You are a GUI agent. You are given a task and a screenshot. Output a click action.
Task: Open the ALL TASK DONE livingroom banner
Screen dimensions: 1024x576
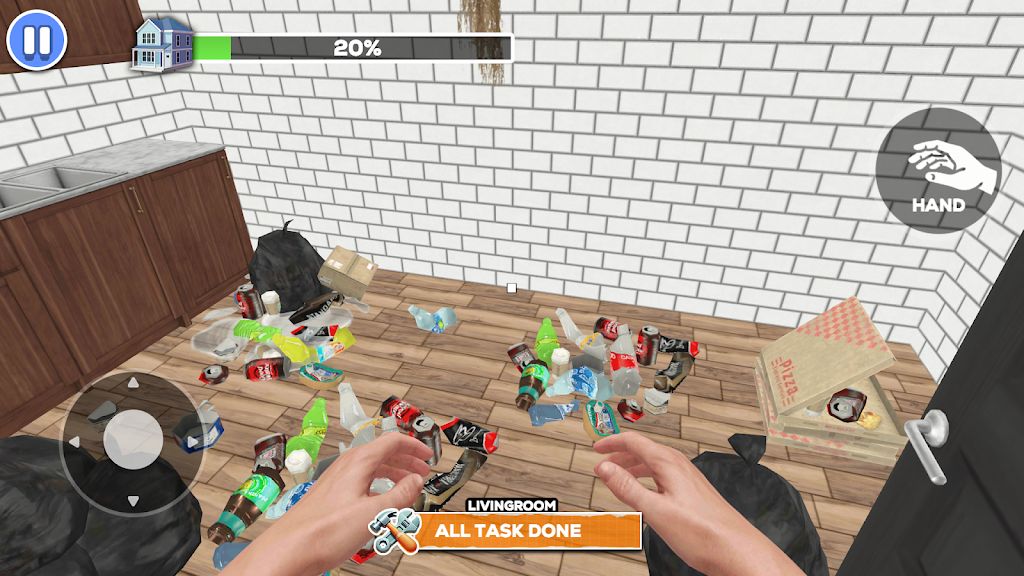[x=506, y=529]
